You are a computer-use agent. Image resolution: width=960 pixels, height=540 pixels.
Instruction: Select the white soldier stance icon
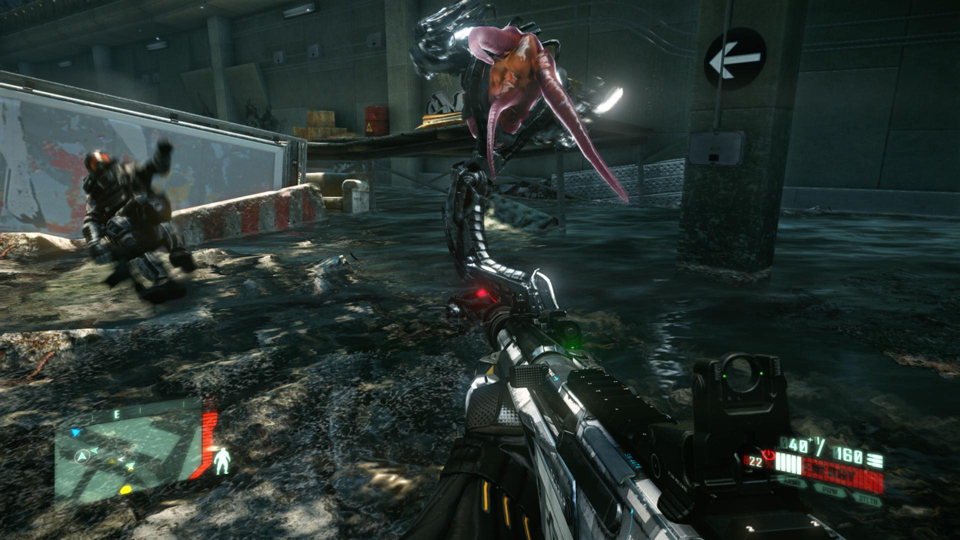click(222, 460)
